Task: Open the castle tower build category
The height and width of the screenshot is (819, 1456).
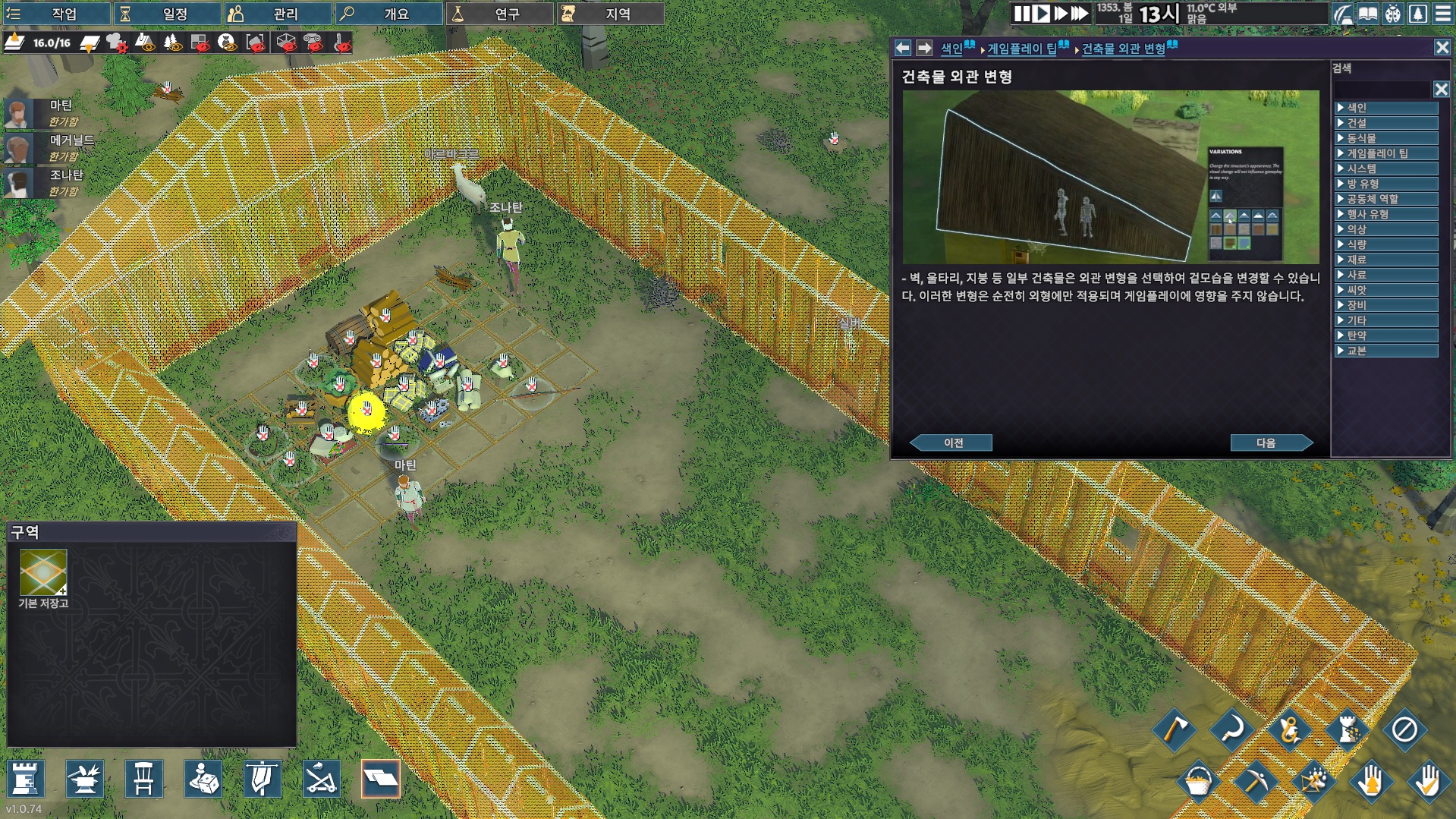Action: click(x=26, y=779)
